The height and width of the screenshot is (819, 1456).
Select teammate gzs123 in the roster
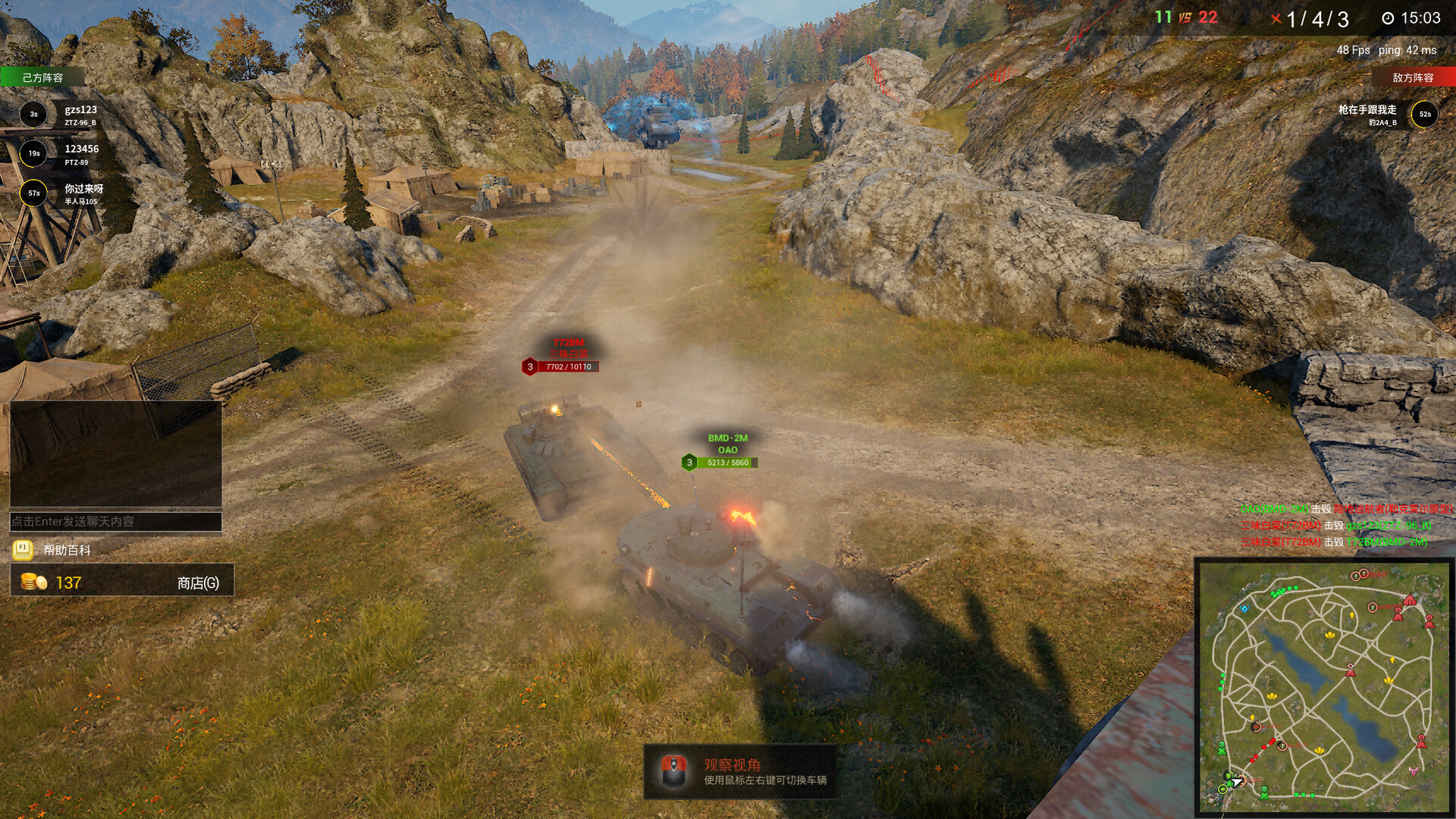click(80, 115)
